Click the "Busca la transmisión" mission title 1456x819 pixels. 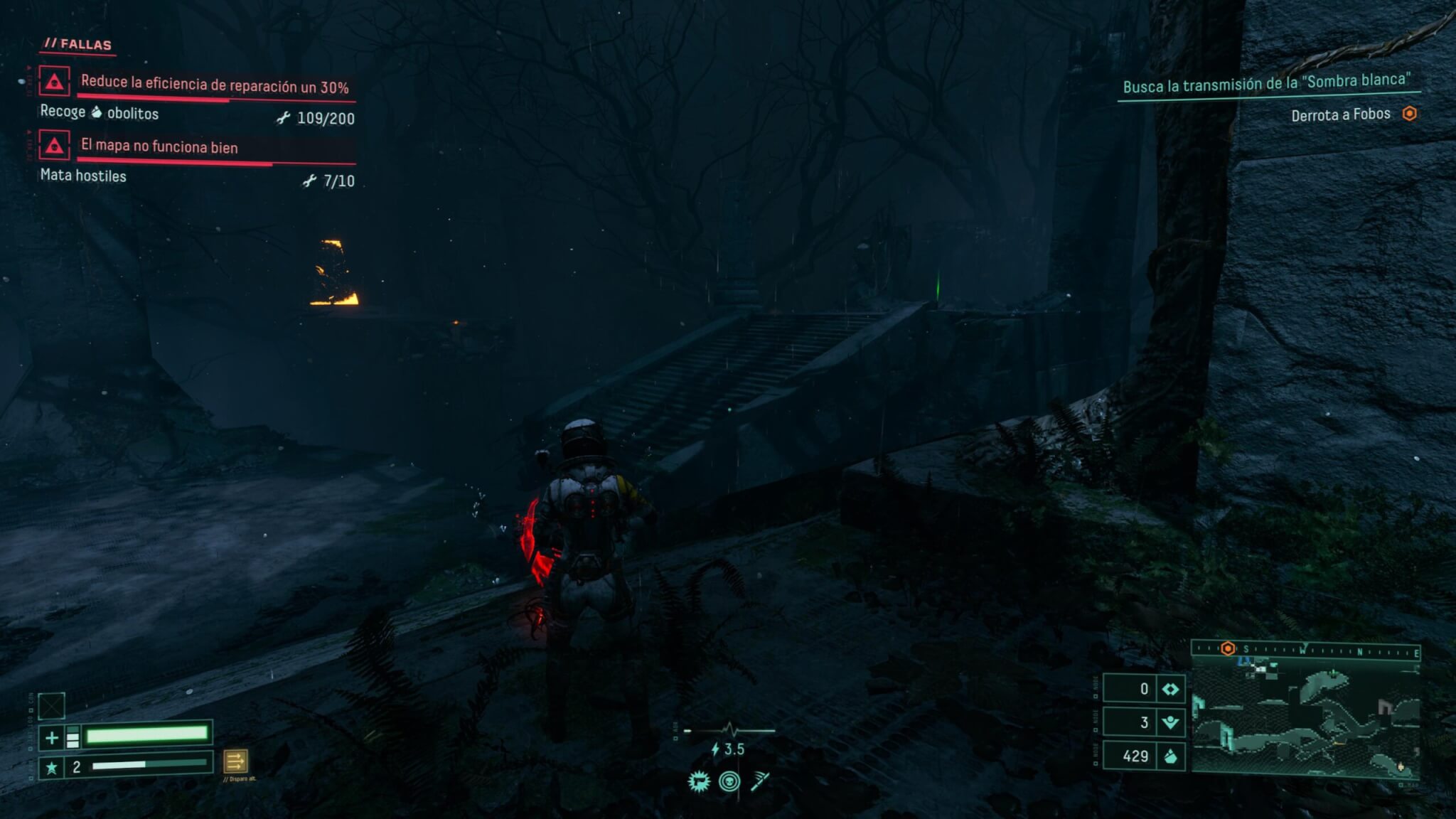point(1266,83)
